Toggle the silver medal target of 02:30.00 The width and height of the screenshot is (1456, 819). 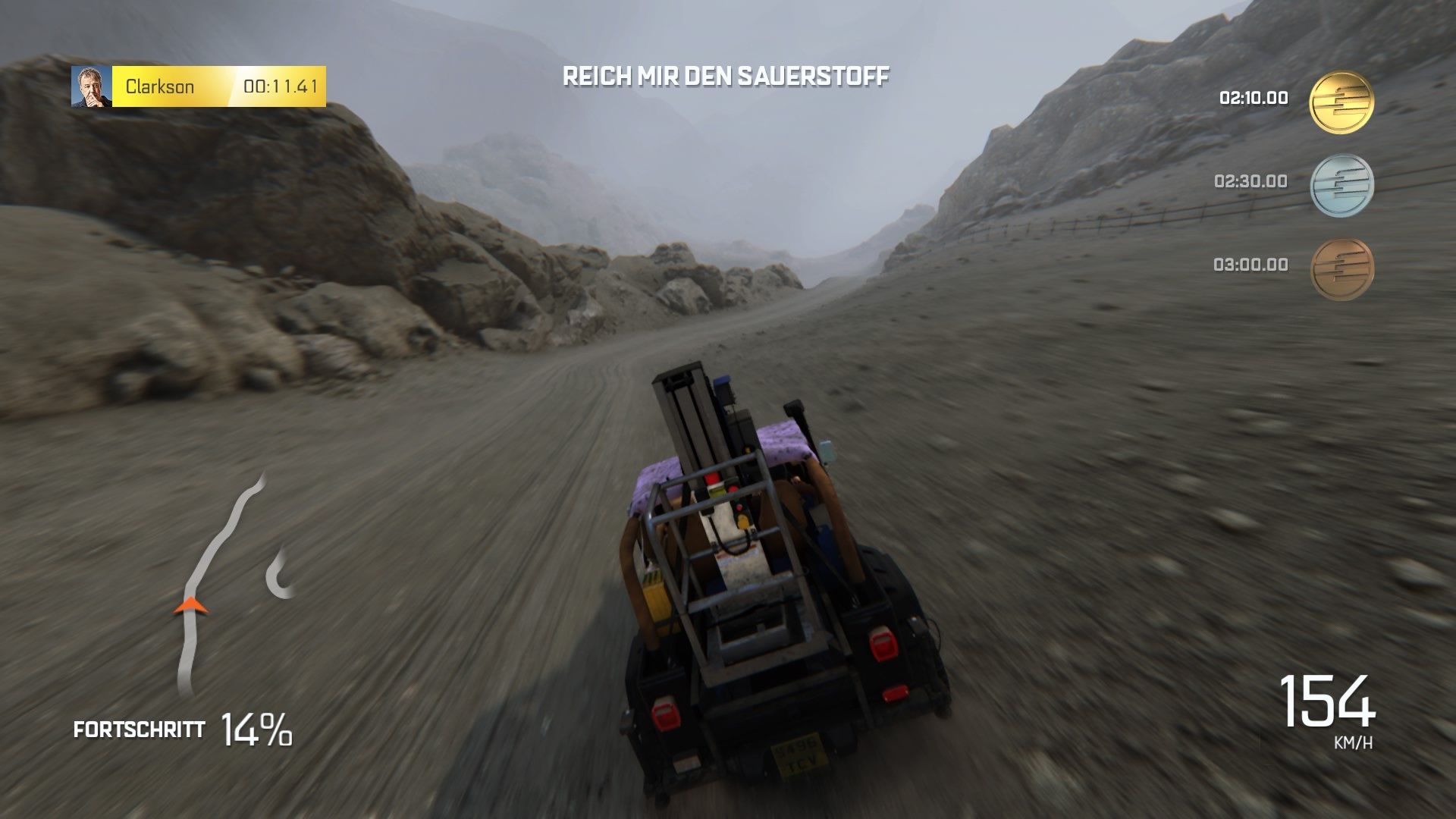1249,180
